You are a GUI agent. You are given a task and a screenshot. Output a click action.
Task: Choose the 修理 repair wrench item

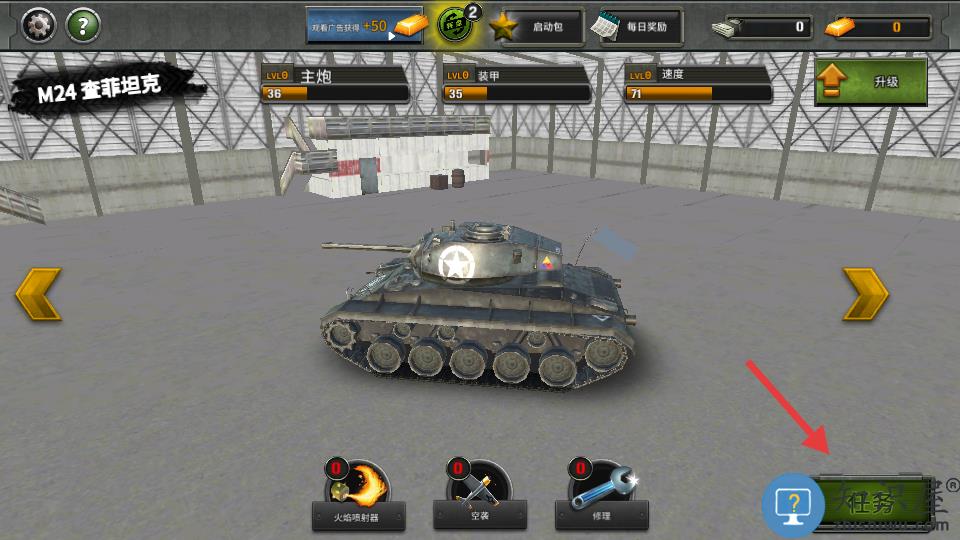click(x=601, y=496)
